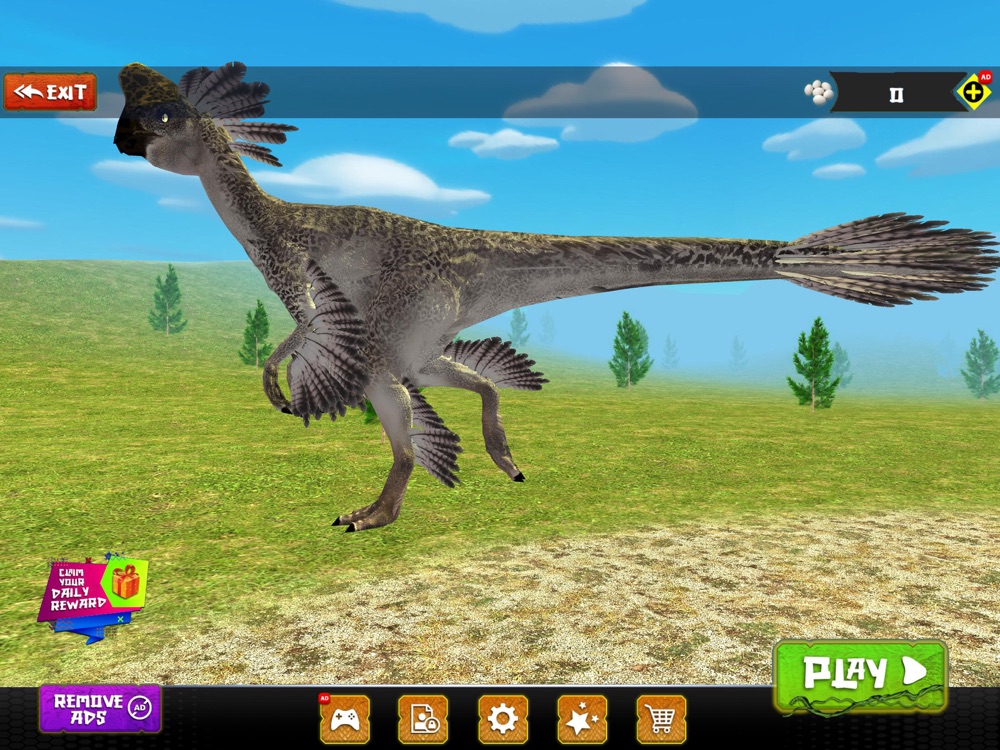Open the shop with the cart icon
1000x750 pixels.
click(661, 719)
